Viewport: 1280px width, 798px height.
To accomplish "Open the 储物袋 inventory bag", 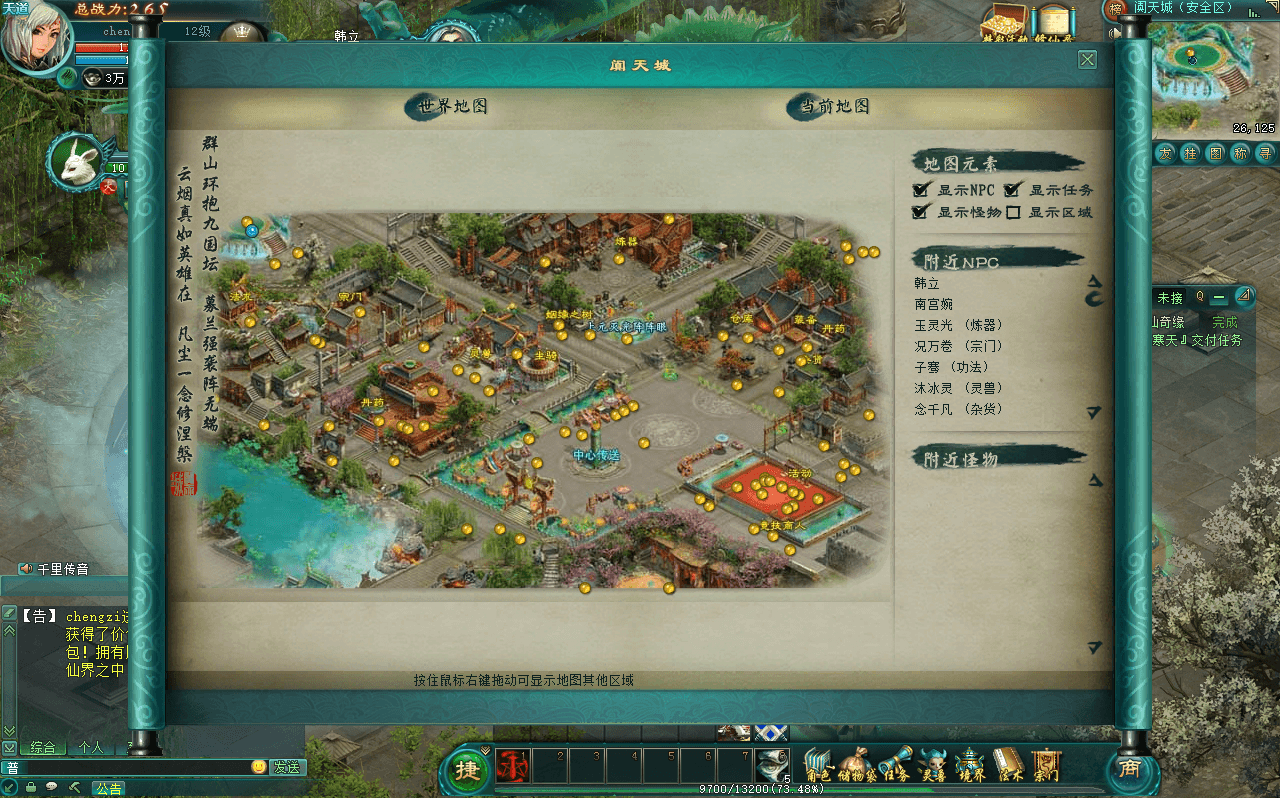I will click(x=858, y=766).
